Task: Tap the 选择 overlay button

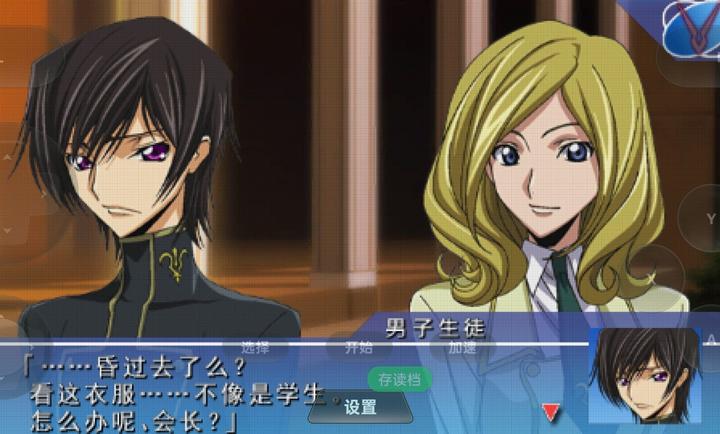Action: [256, 348]
